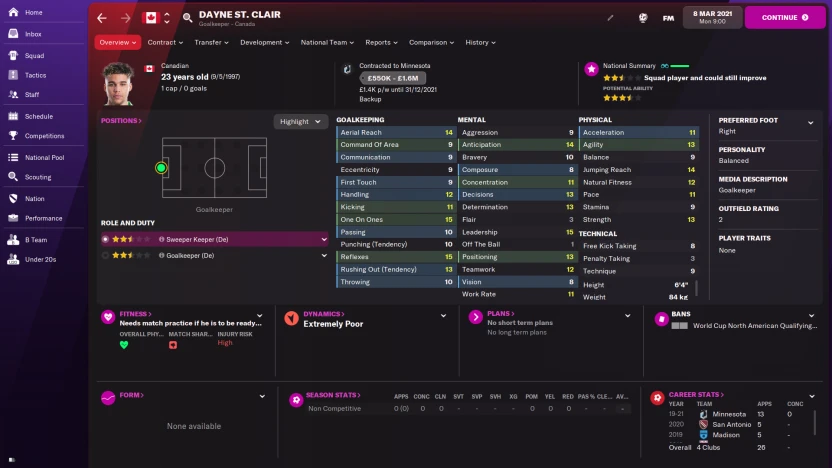The height and width of the screenshot is (468, 832).
Task: Open the Highlight attributes dropdown
Action: click(301, 122)
